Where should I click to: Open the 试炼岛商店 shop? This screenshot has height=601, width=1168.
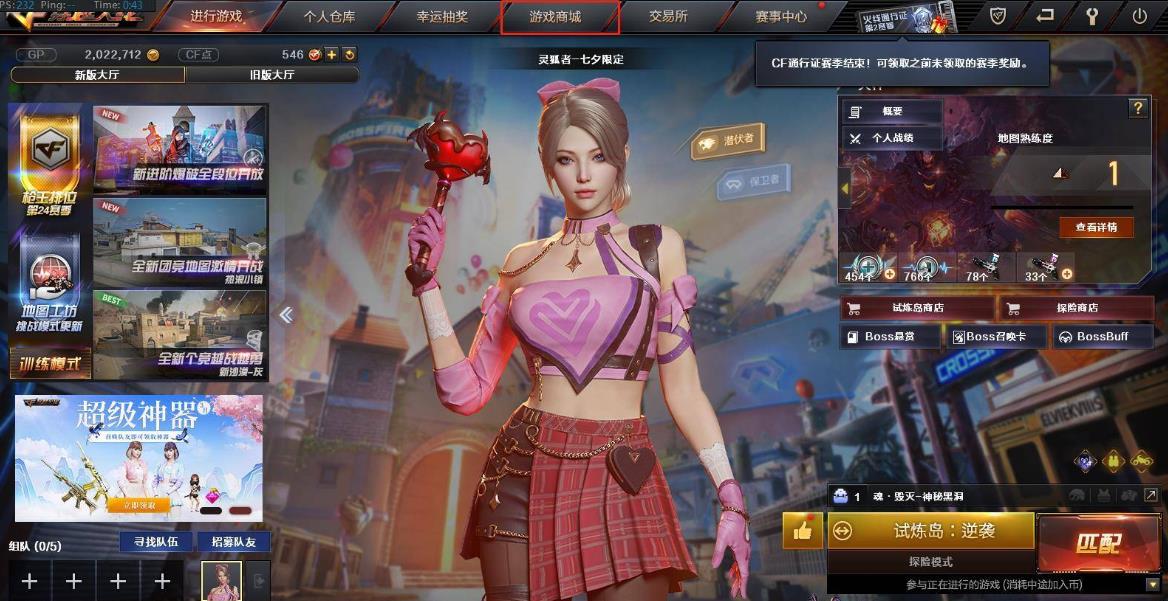tap(917, 308)
